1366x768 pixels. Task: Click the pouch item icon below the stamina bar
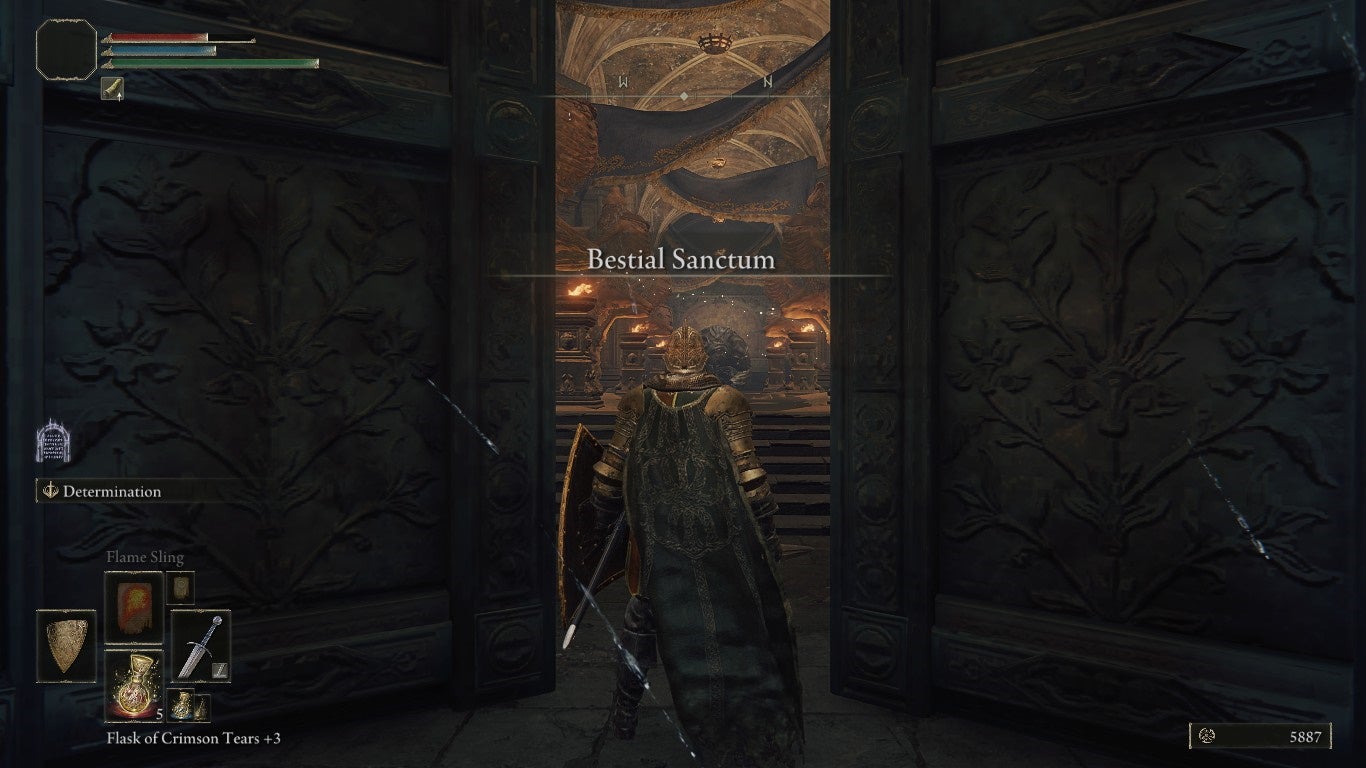click(x=112, y=88)
